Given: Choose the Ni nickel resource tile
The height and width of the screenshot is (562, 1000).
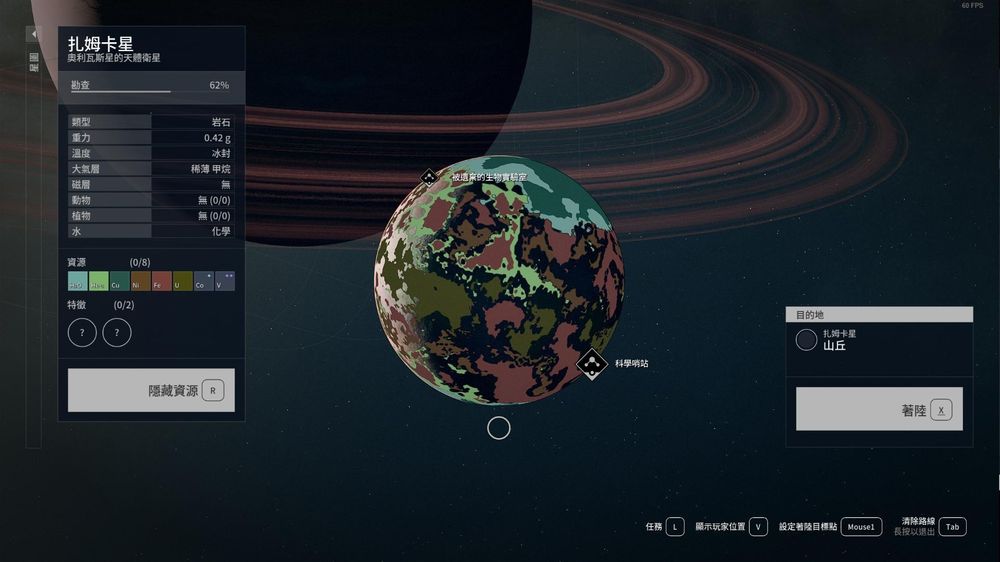Looking at the screenshot, I should pyautogui.click(x=140, y=281).
